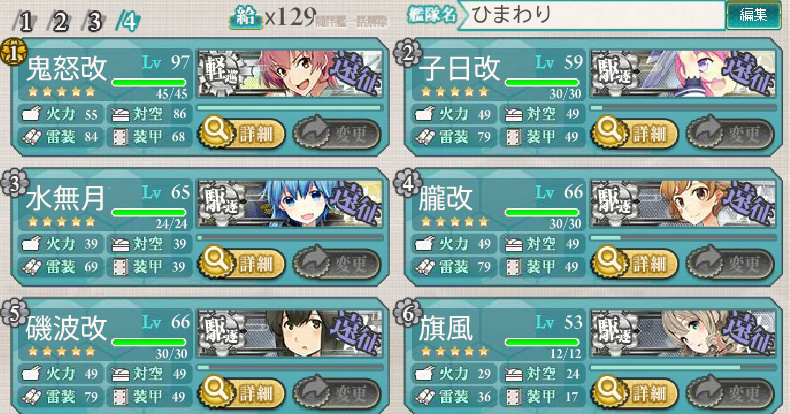Click the fleet name field ひまわり
This screenshot has height=414, width=790.
click(594, 15)
